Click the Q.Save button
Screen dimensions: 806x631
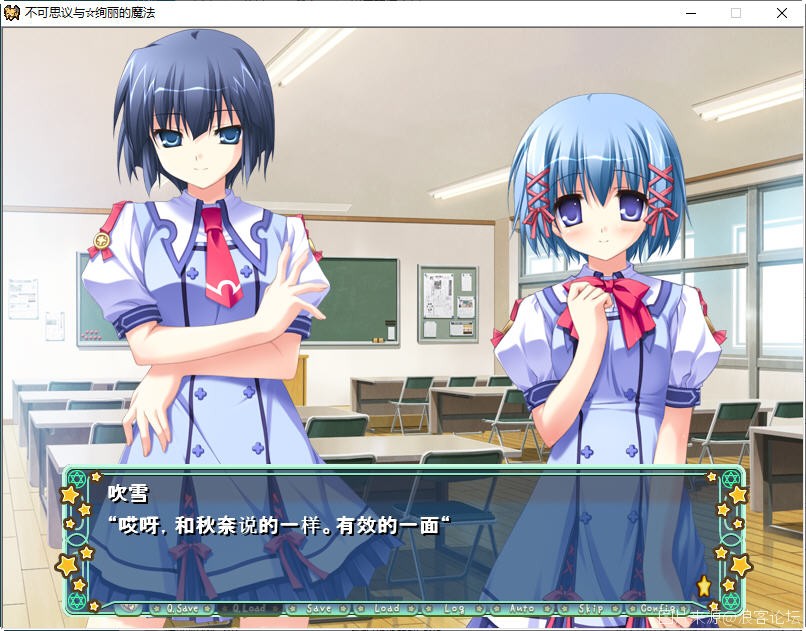[x=183, y=608]
